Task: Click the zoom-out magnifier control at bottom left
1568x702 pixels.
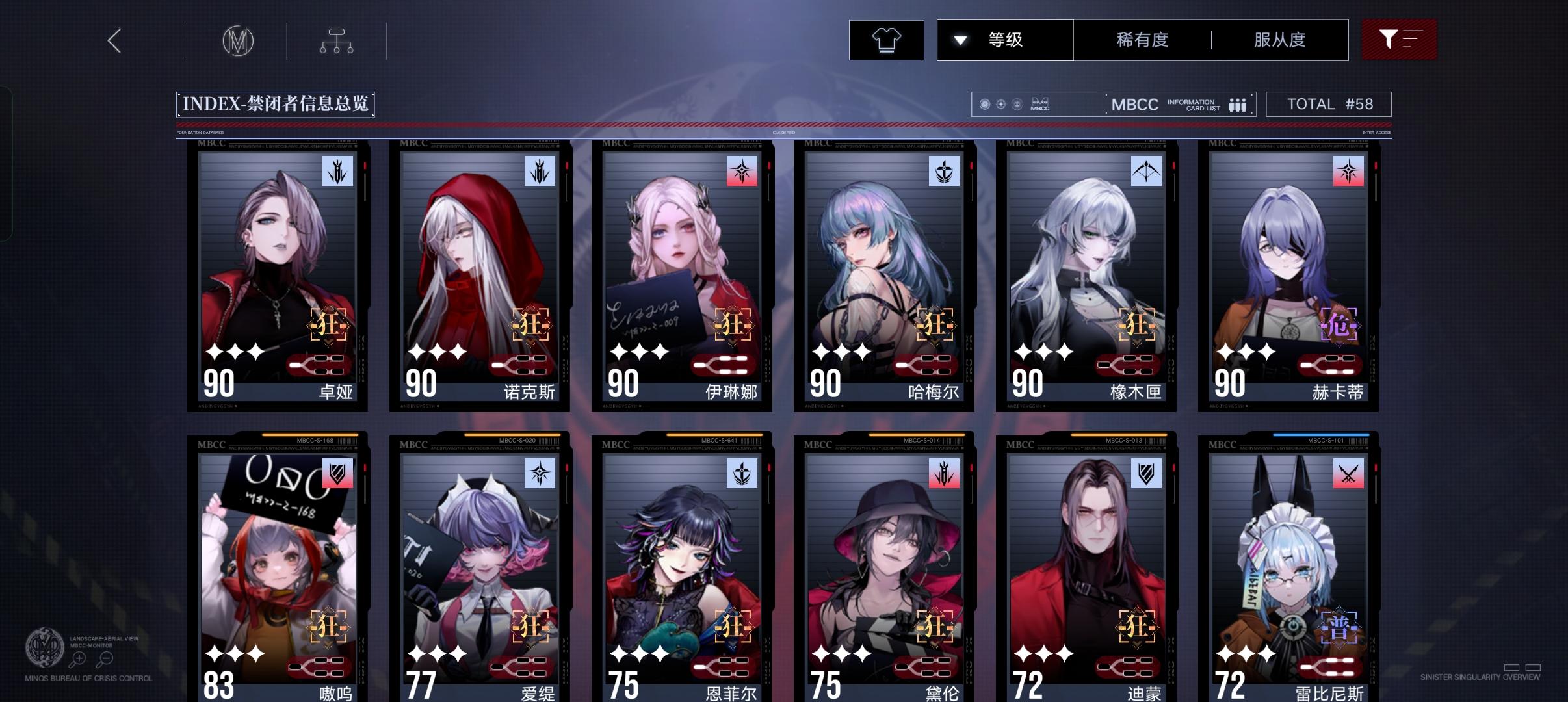Action: 105,658
